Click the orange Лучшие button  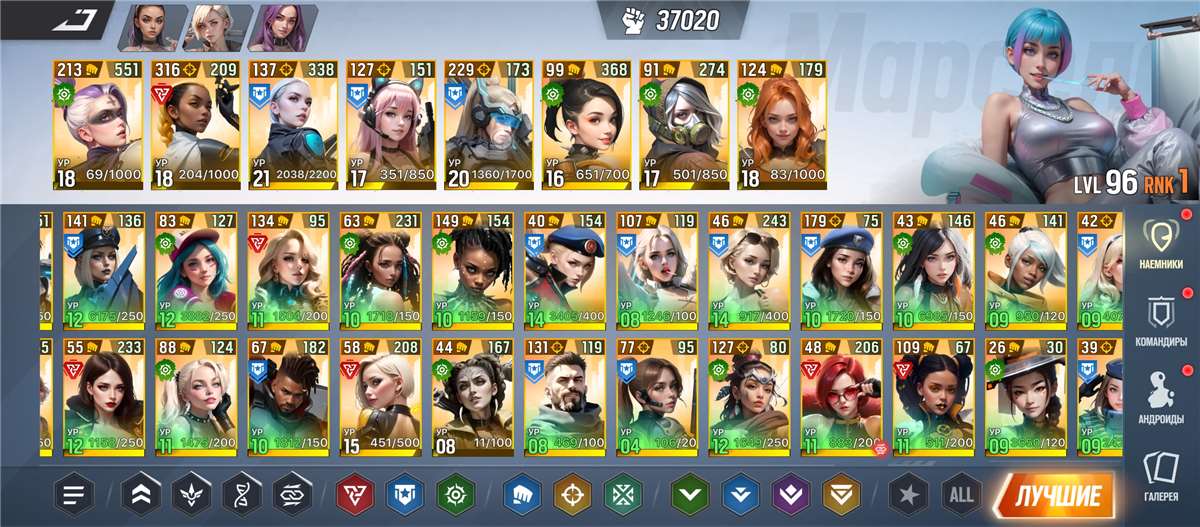point(1053,495)
